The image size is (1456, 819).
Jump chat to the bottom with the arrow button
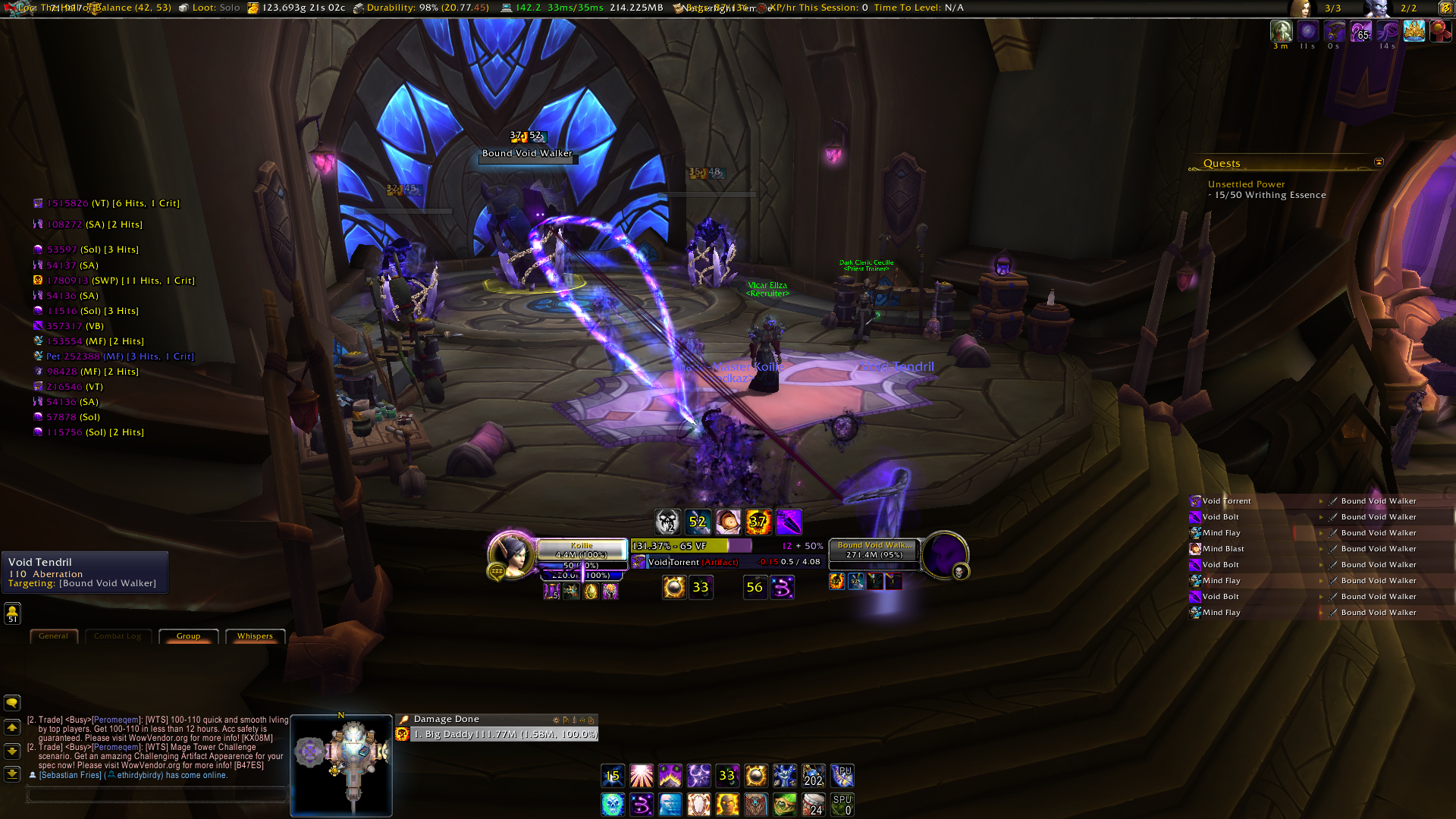pos(12,773)
